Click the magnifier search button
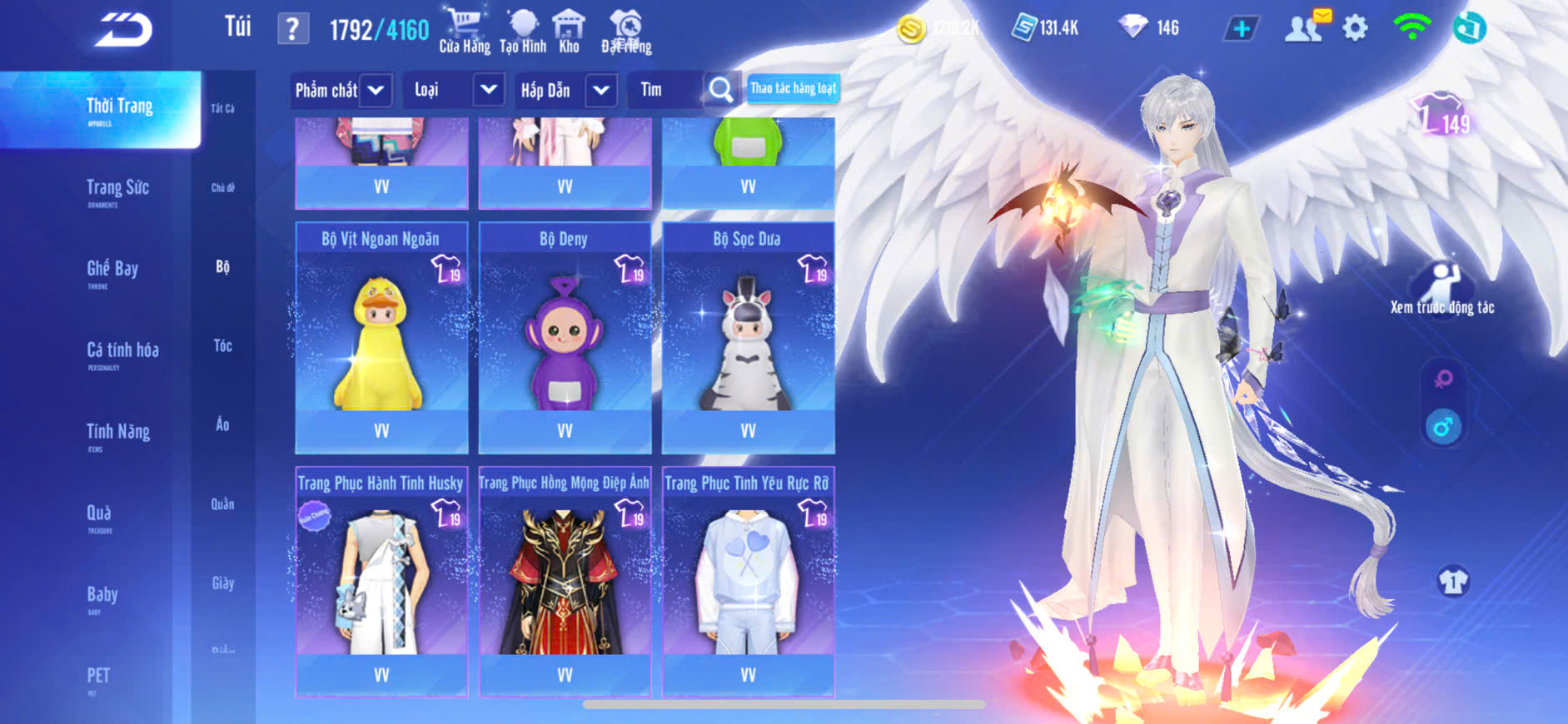 coord(720,90)
